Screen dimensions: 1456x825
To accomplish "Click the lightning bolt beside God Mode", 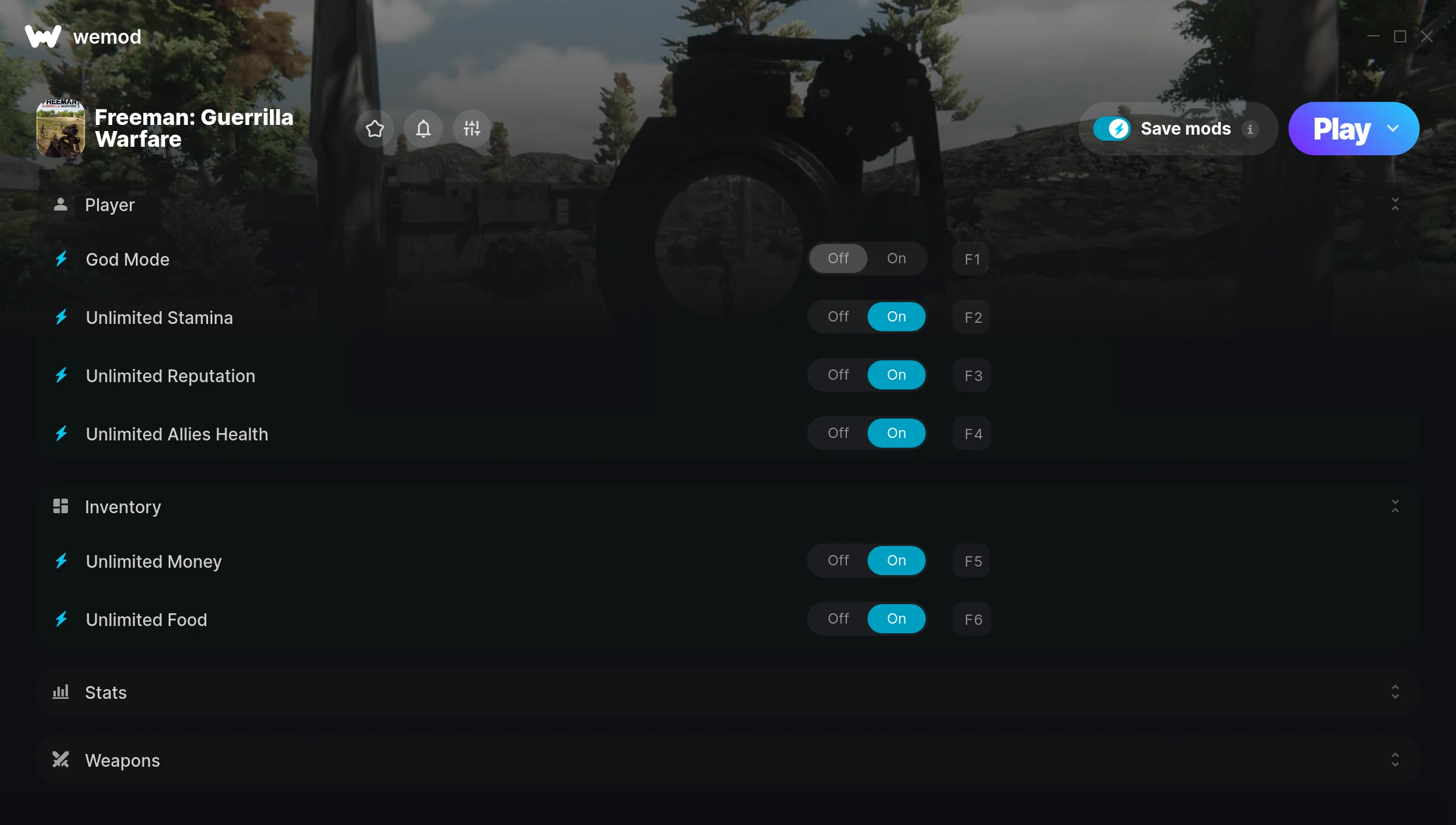I will coord(61,259).
